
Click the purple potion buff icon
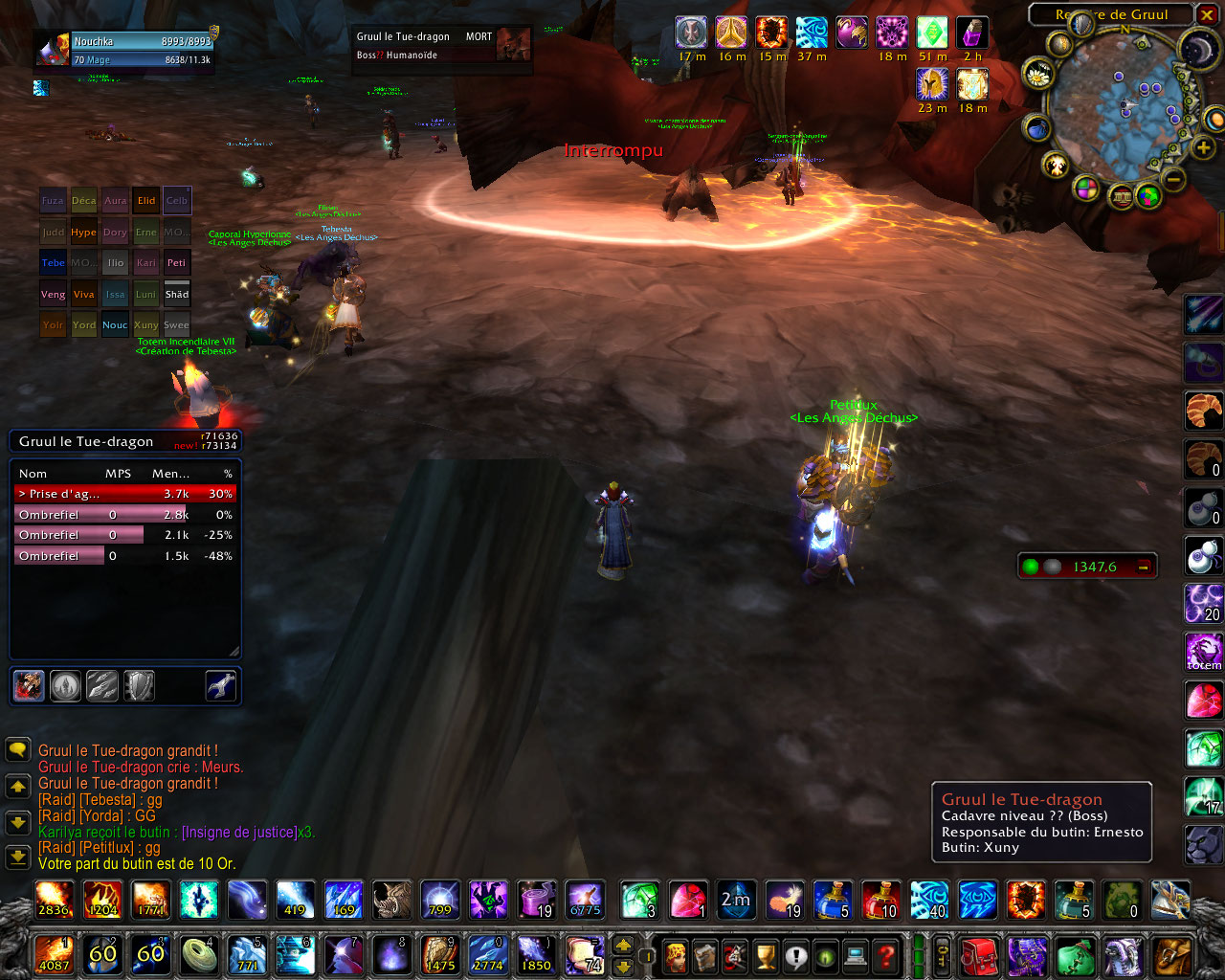(972, 33)
